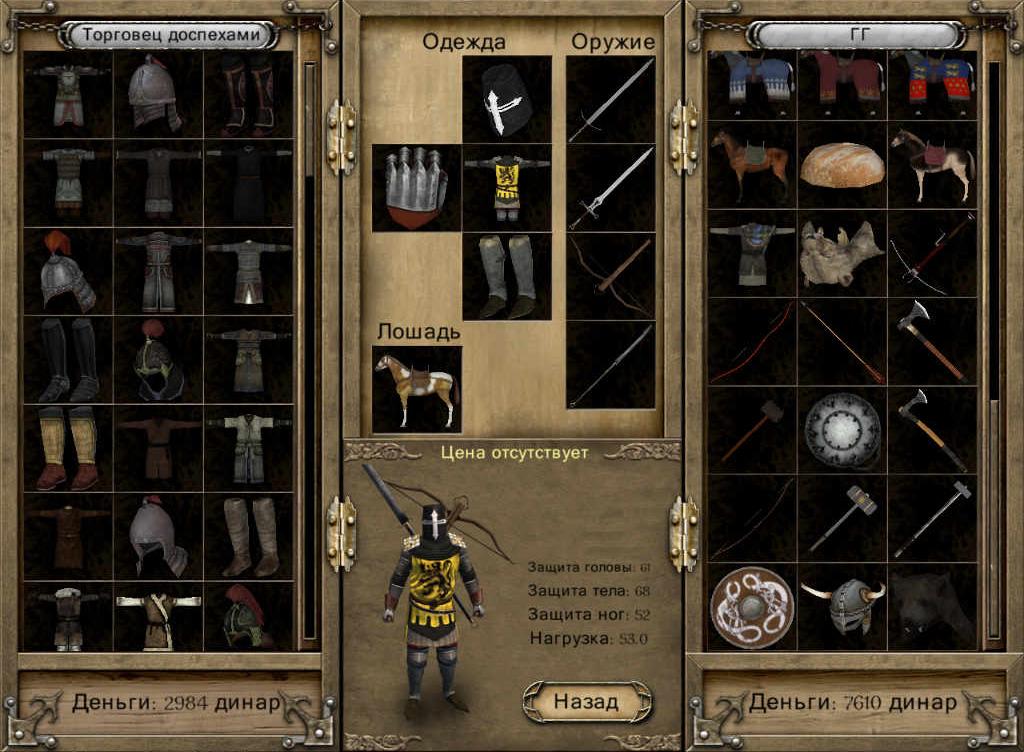Select the horned helmet in player inventory
Screen dimensions: 1024x752
(842, 607)
